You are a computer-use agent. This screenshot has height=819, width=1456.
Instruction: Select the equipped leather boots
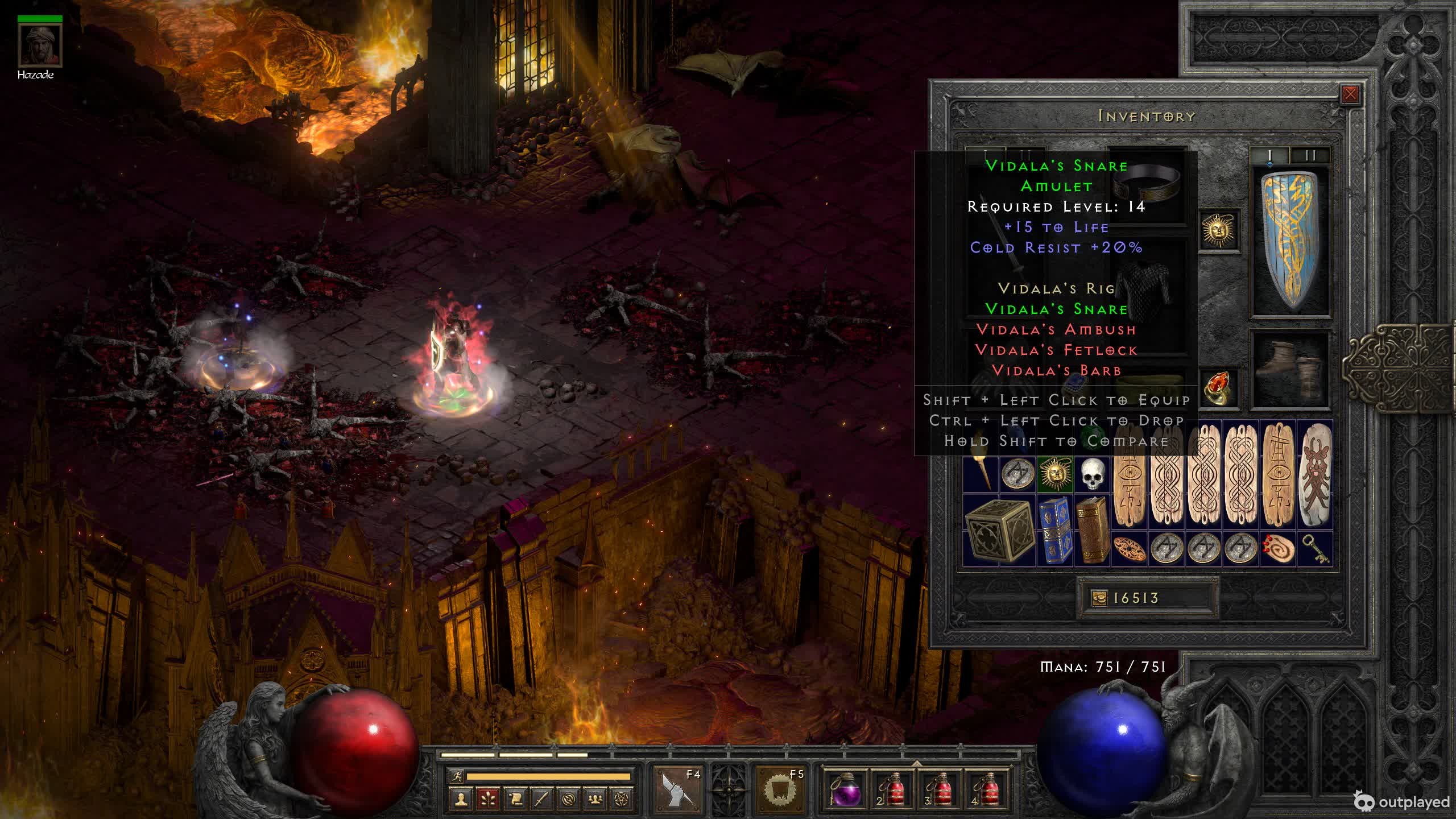1291,369
